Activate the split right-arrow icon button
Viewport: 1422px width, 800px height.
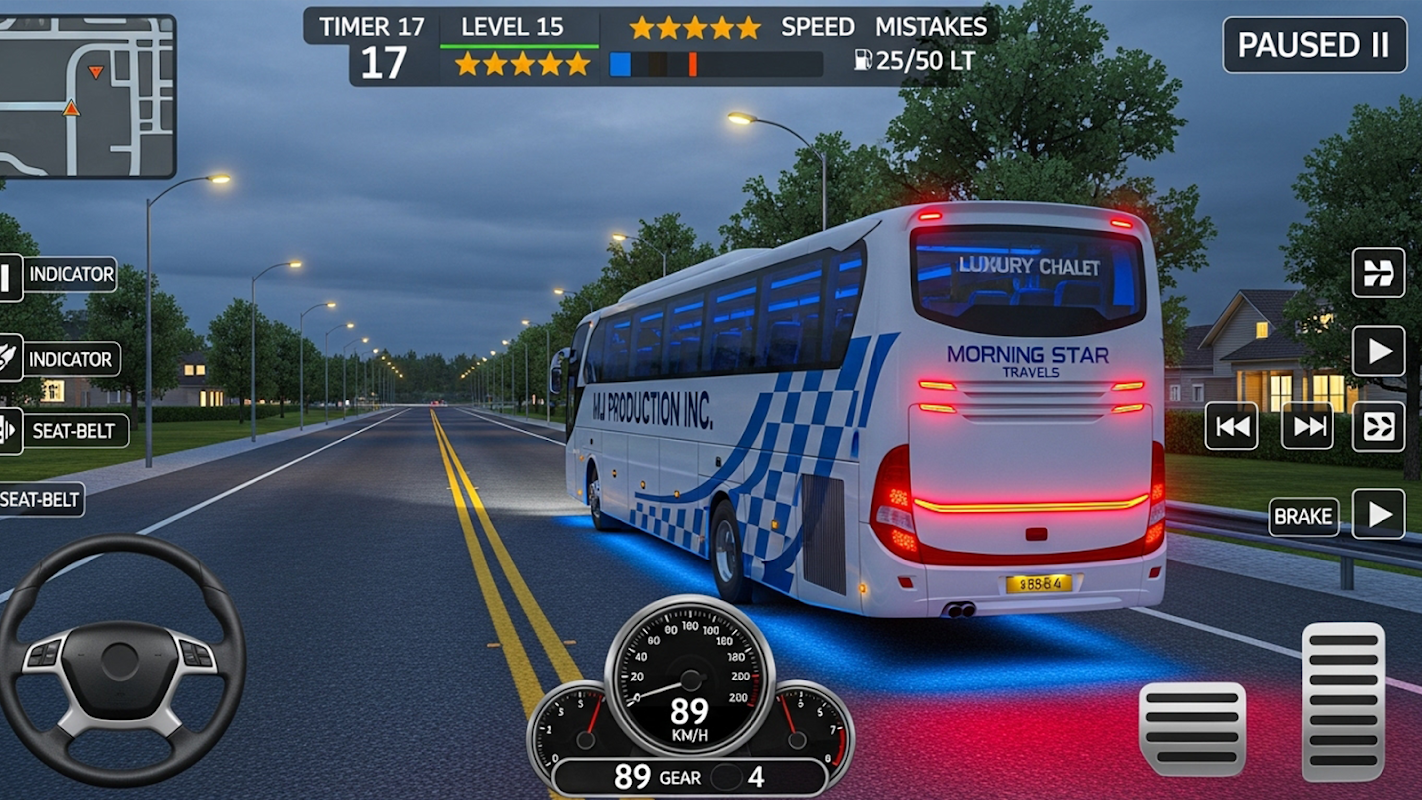(1379, 273)
